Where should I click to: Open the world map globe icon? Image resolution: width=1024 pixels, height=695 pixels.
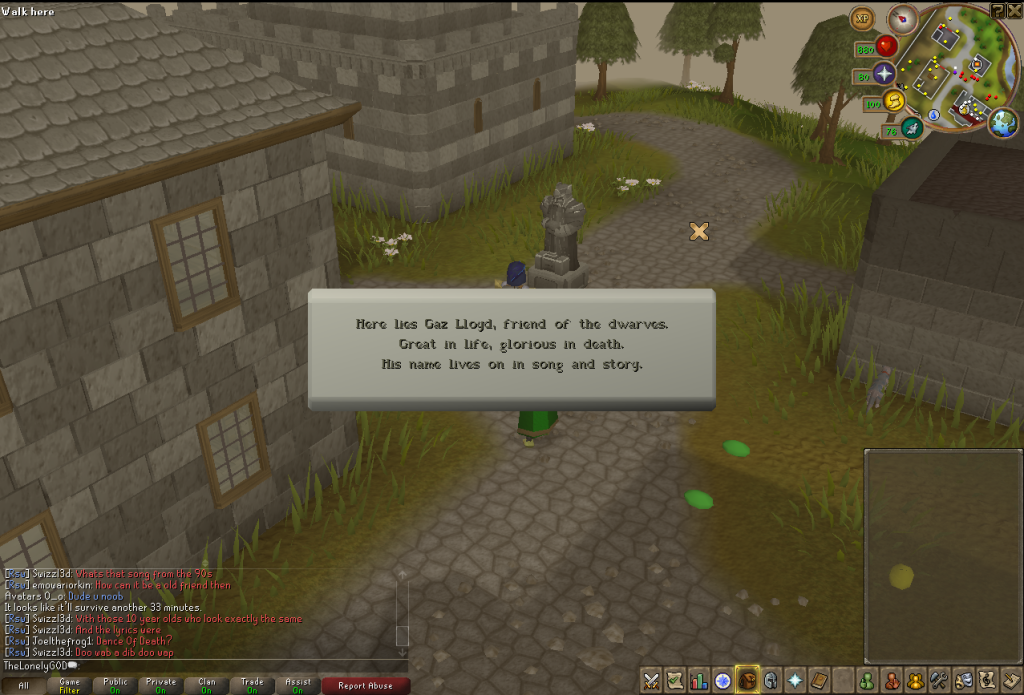(1002, 122)
